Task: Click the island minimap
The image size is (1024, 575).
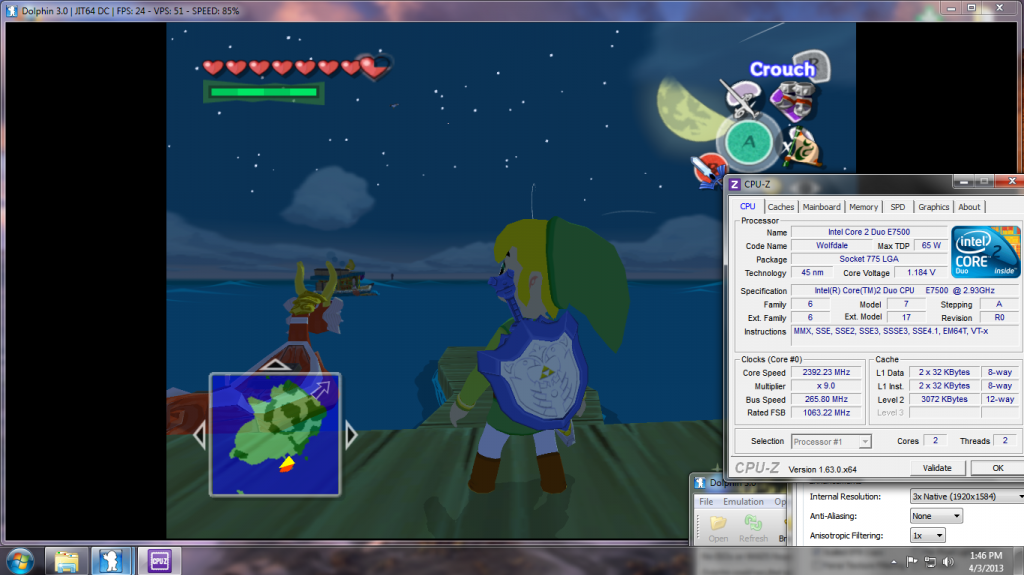Action: tap(274, 434)
